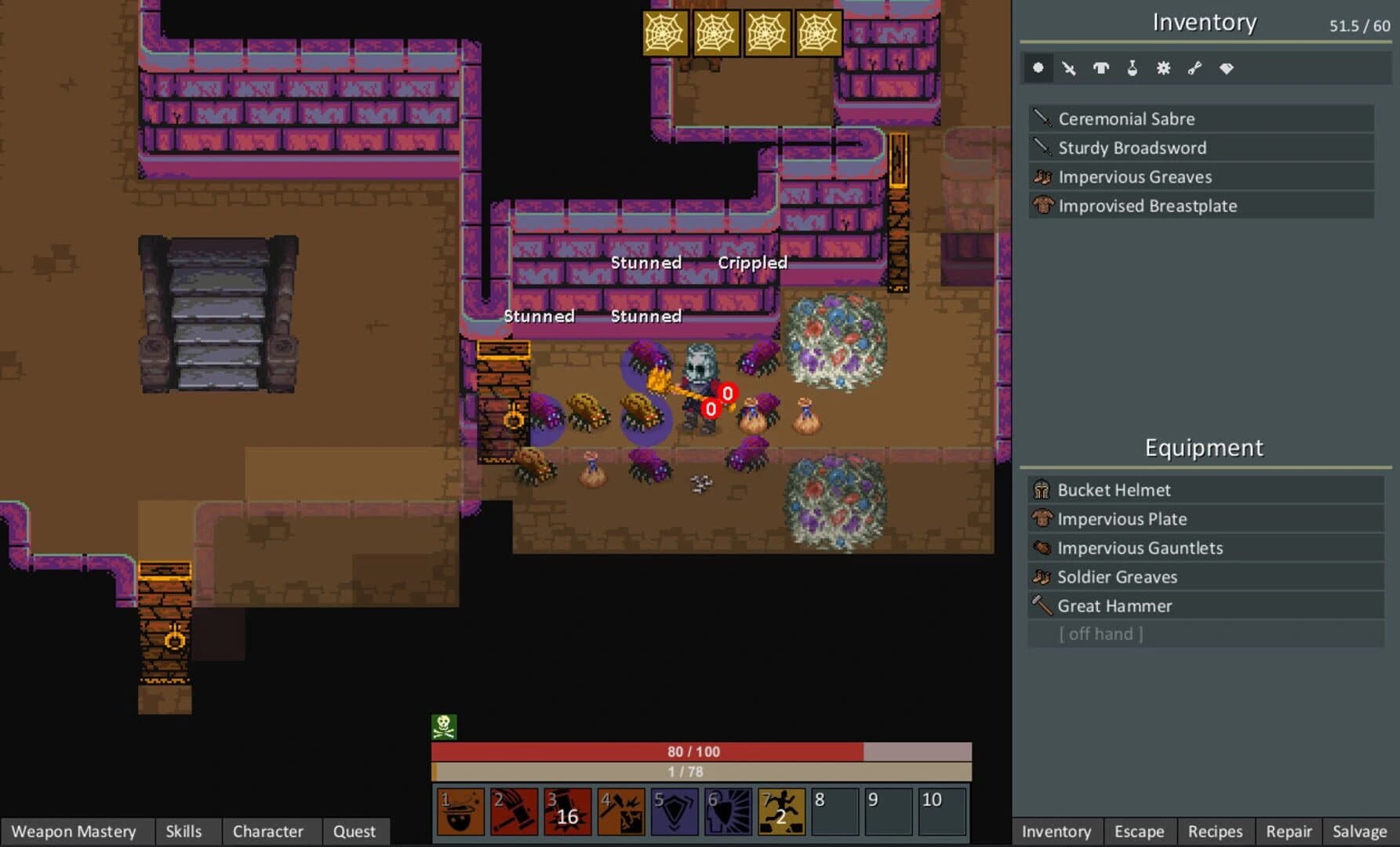Trigger the shield defense skill in slot 5
The height and width of the screenshot is (847, 1400).
coord(675,812)
